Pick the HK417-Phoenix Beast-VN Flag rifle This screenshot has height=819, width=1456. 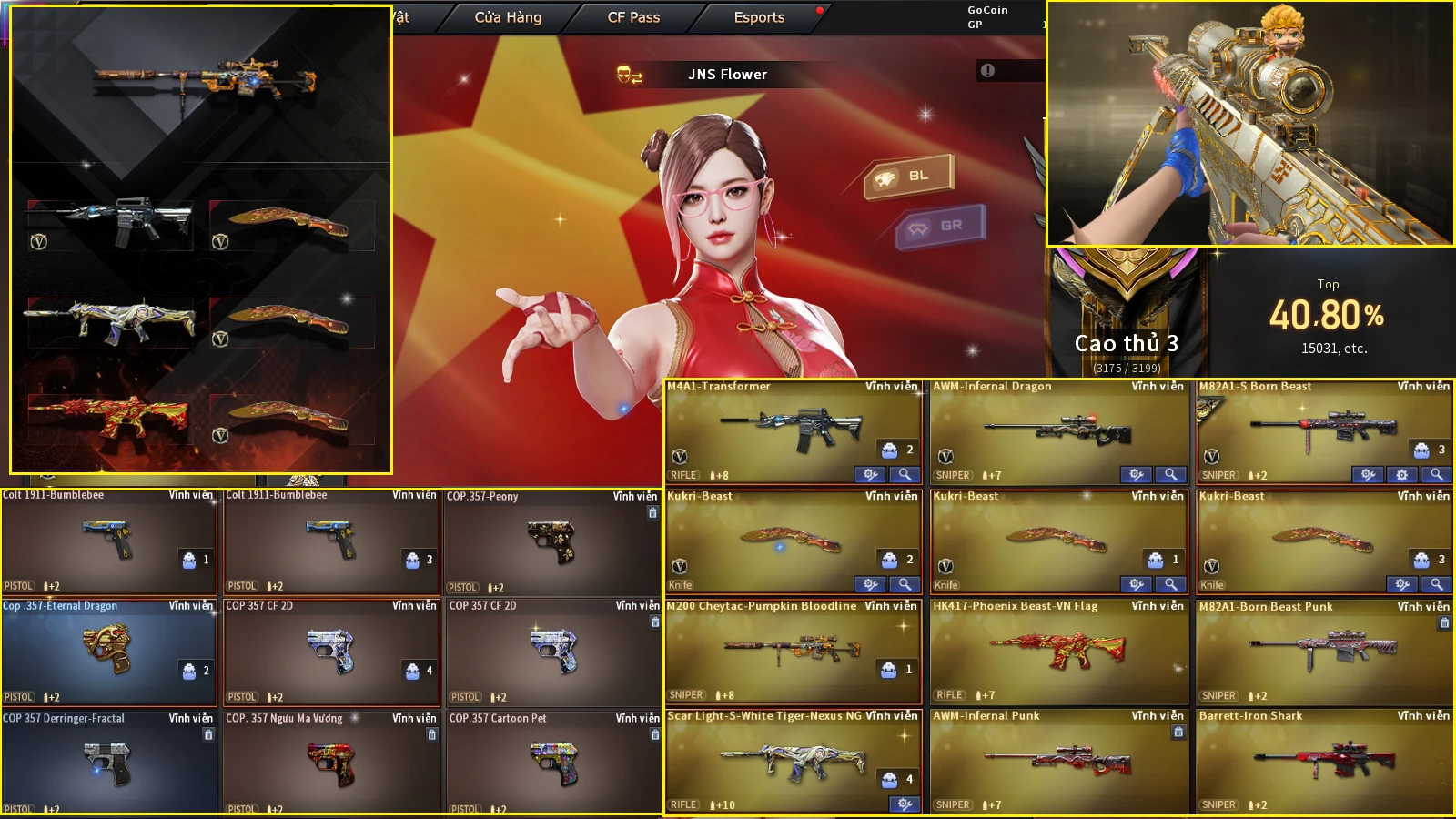point(1058,650)
